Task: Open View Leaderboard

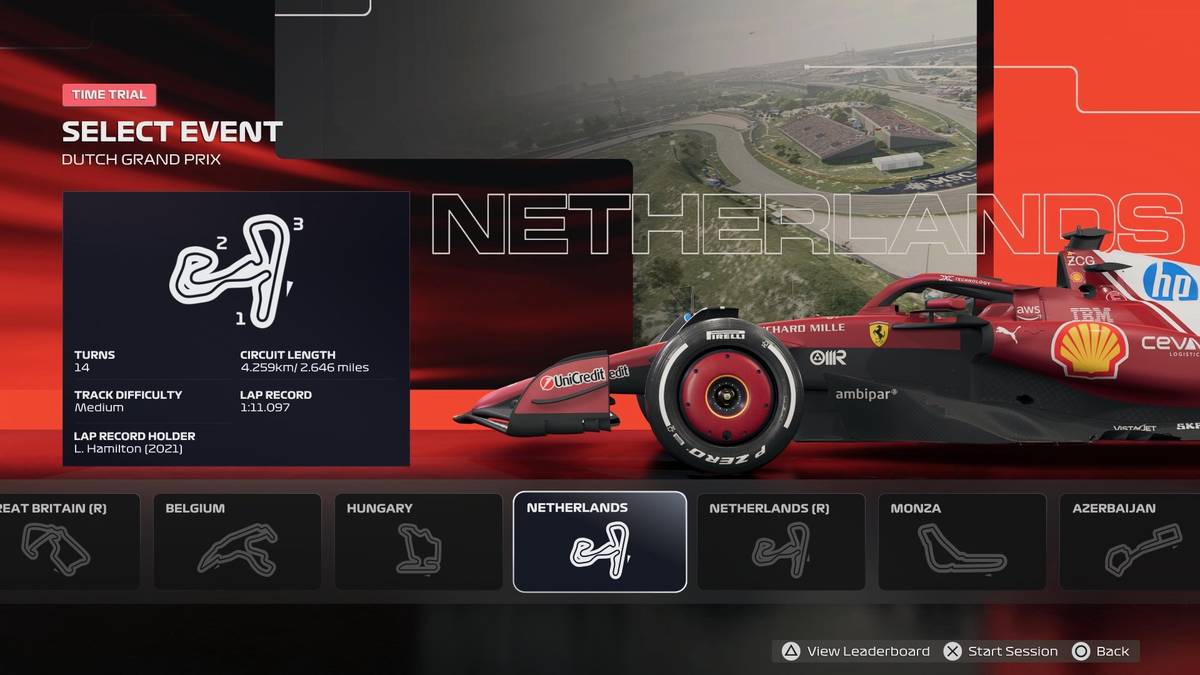Action: 856,651
